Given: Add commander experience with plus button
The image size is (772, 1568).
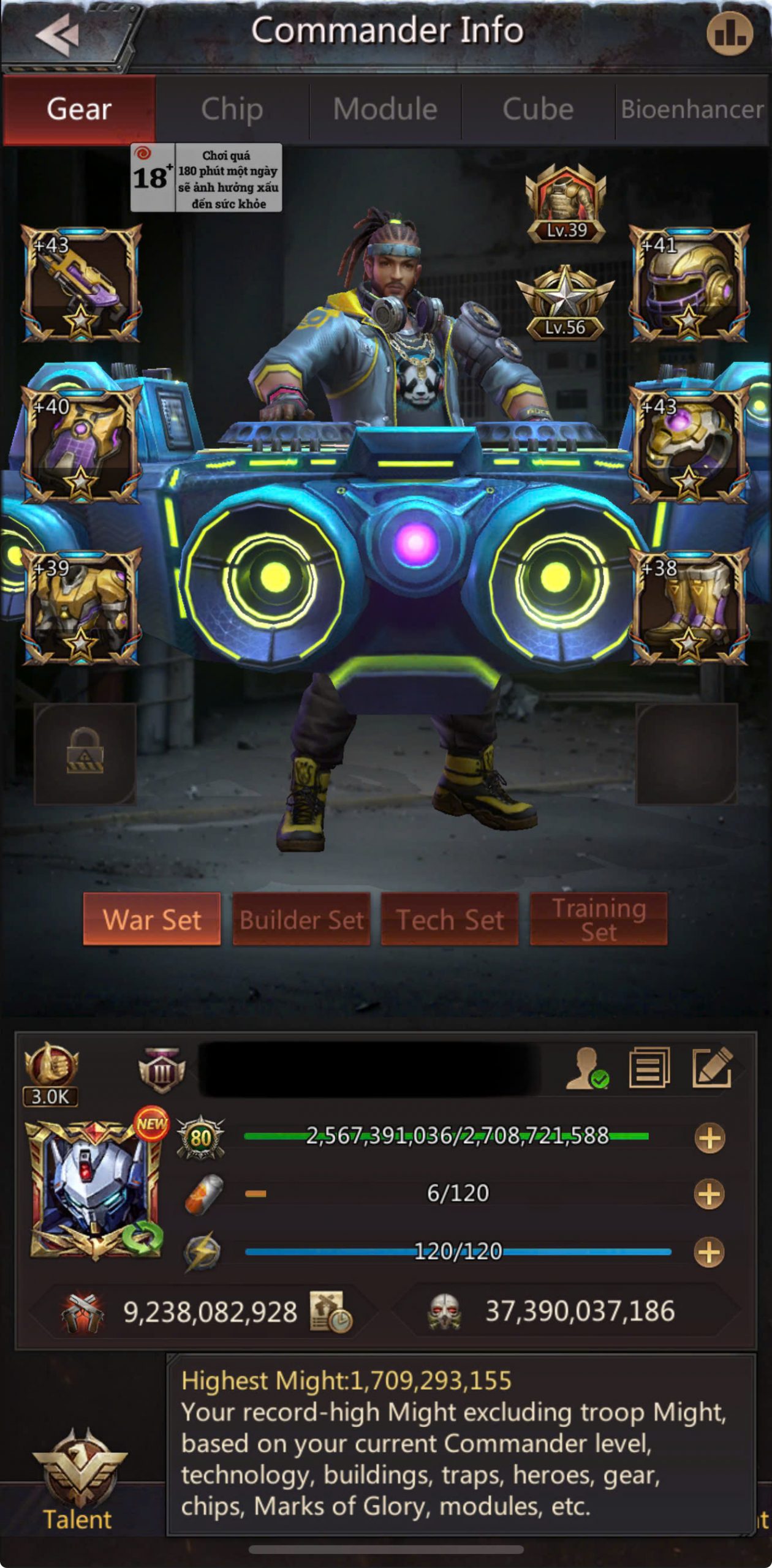Looking at the screenshot, I should pos(710,1138).
